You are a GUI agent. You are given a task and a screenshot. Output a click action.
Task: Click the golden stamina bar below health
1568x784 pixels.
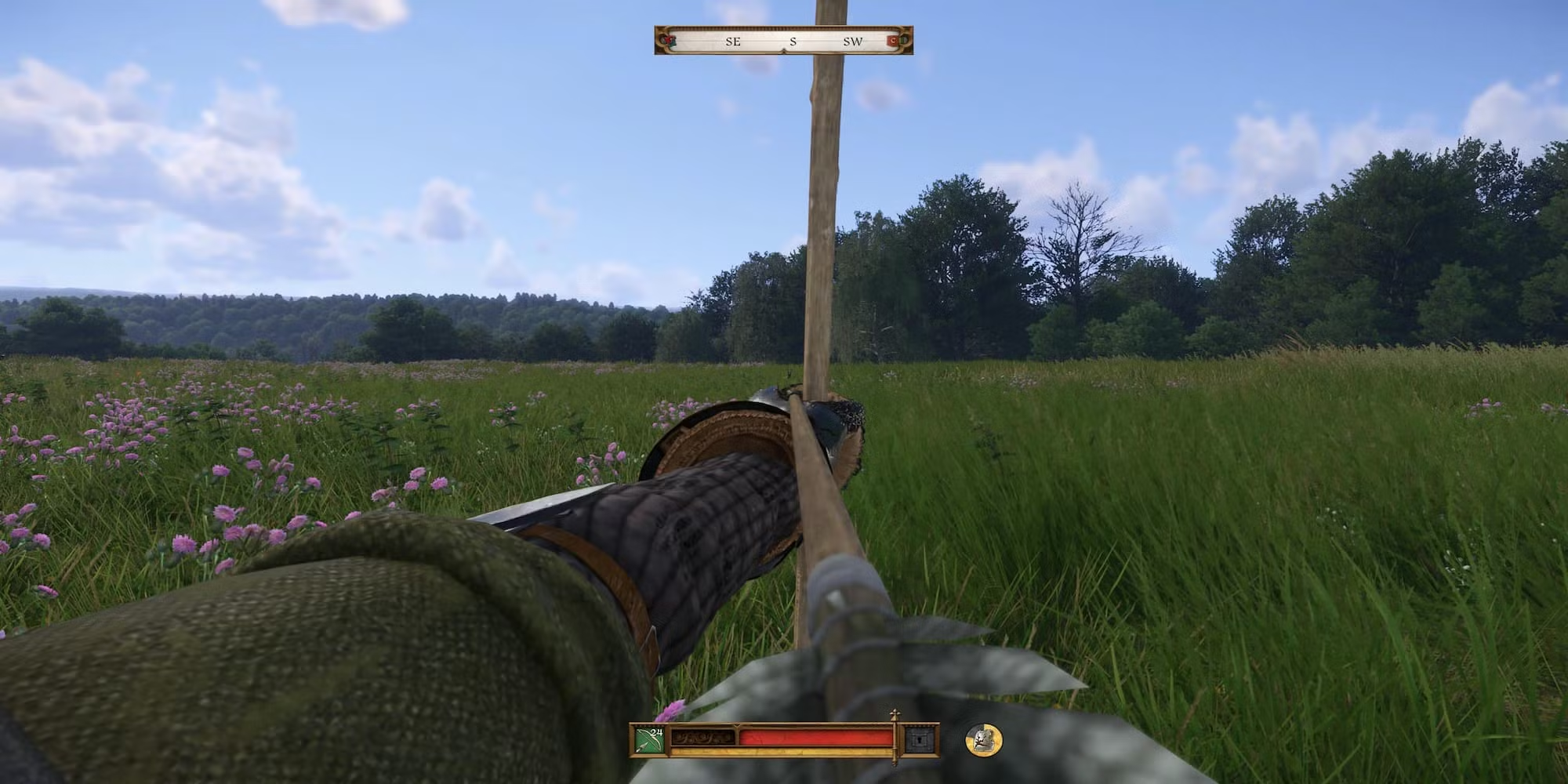(784, 750)
